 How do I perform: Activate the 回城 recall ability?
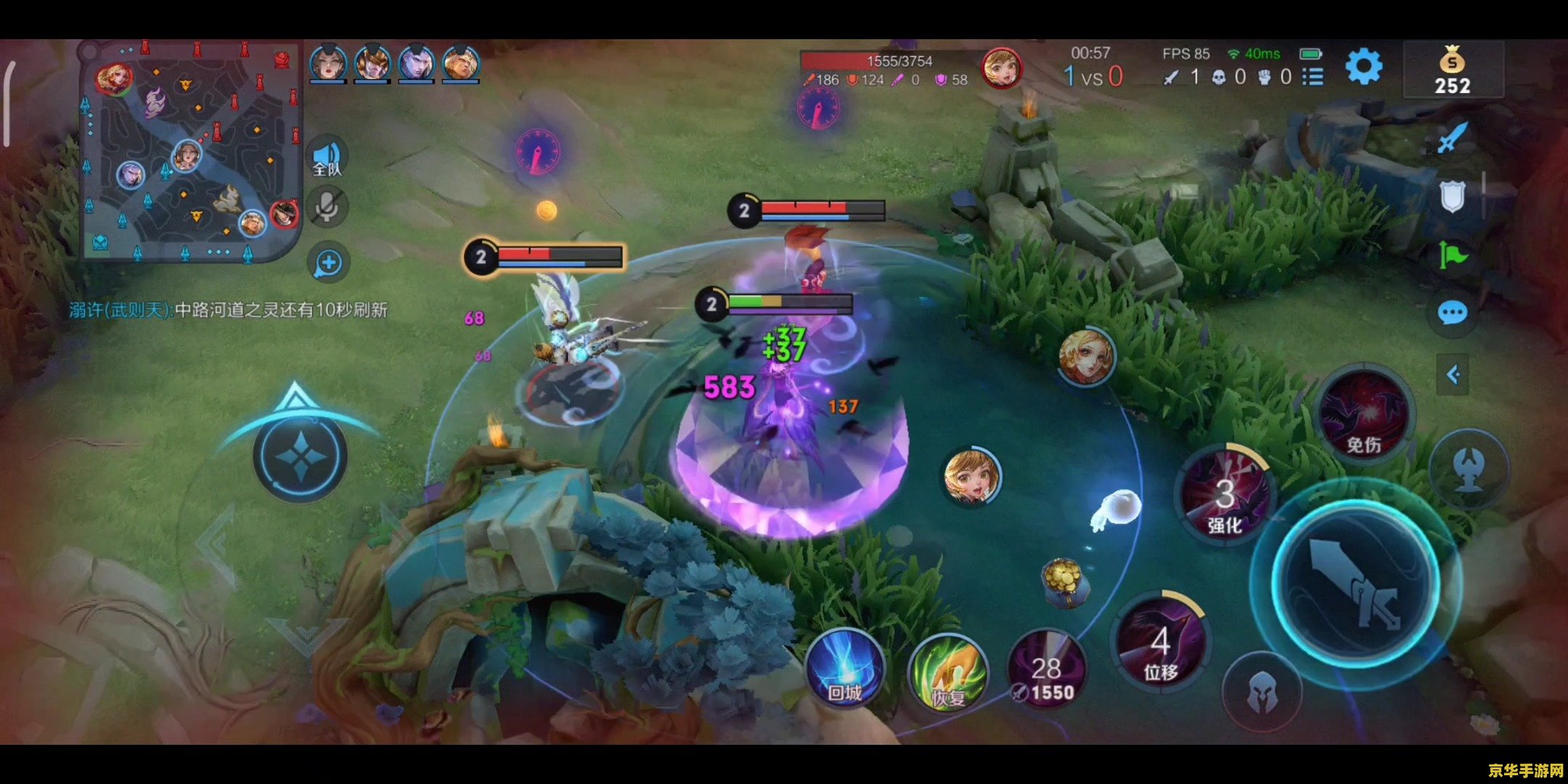[846, 669]
